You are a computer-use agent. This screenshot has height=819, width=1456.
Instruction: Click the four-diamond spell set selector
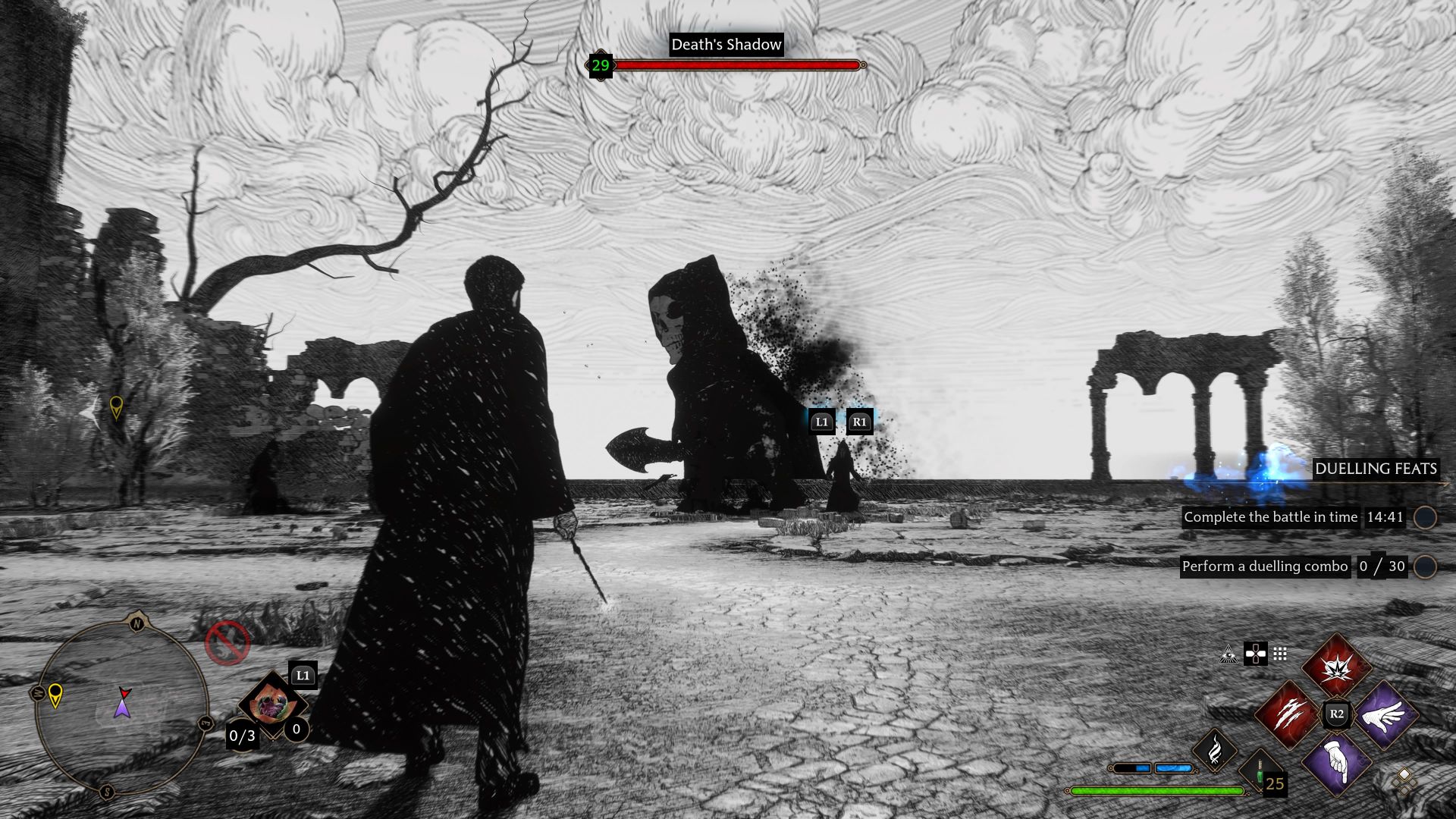point(1404,780)
